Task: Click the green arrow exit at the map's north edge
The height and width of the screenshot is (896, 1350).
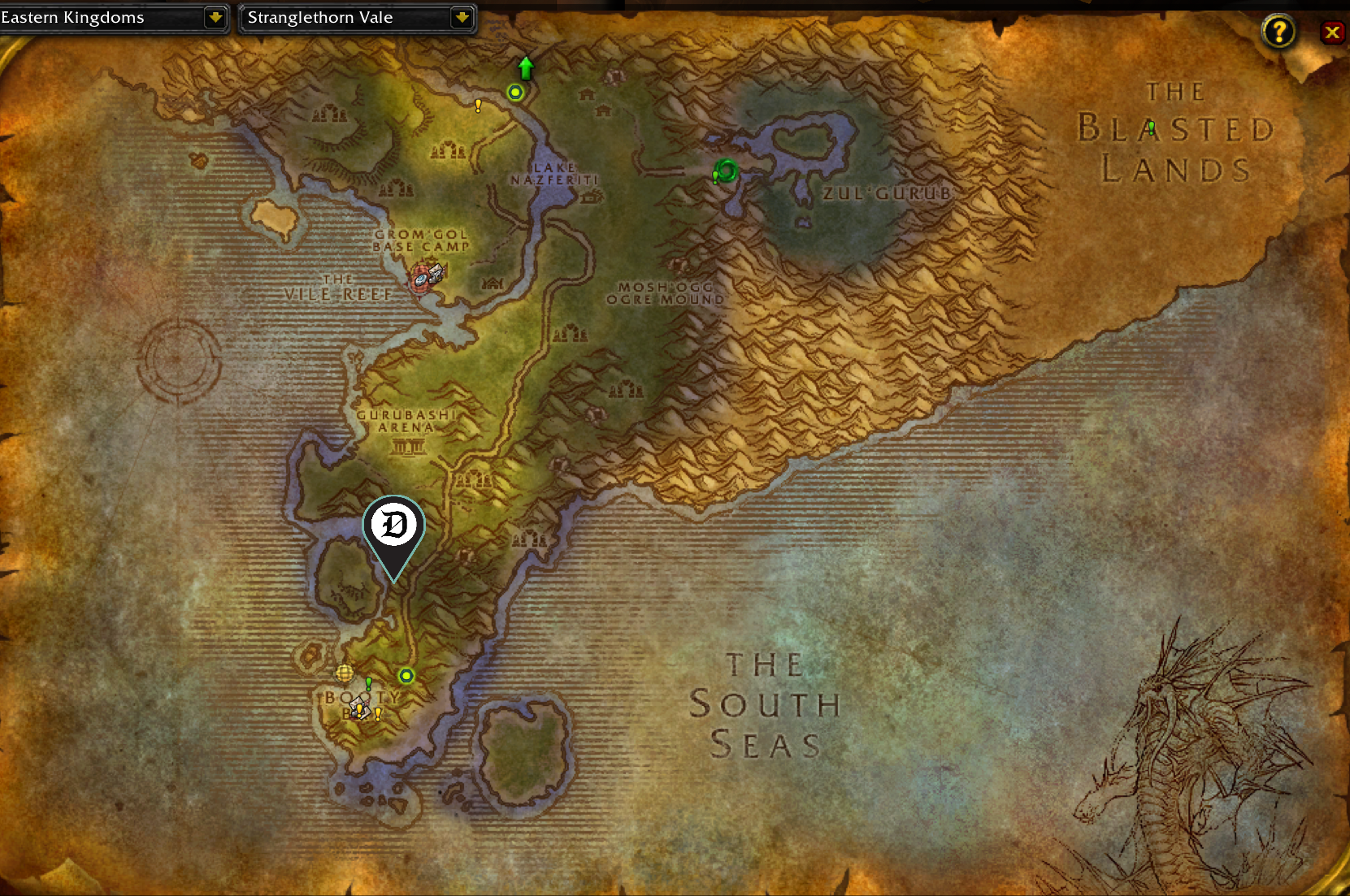Action: click(525, 67)
